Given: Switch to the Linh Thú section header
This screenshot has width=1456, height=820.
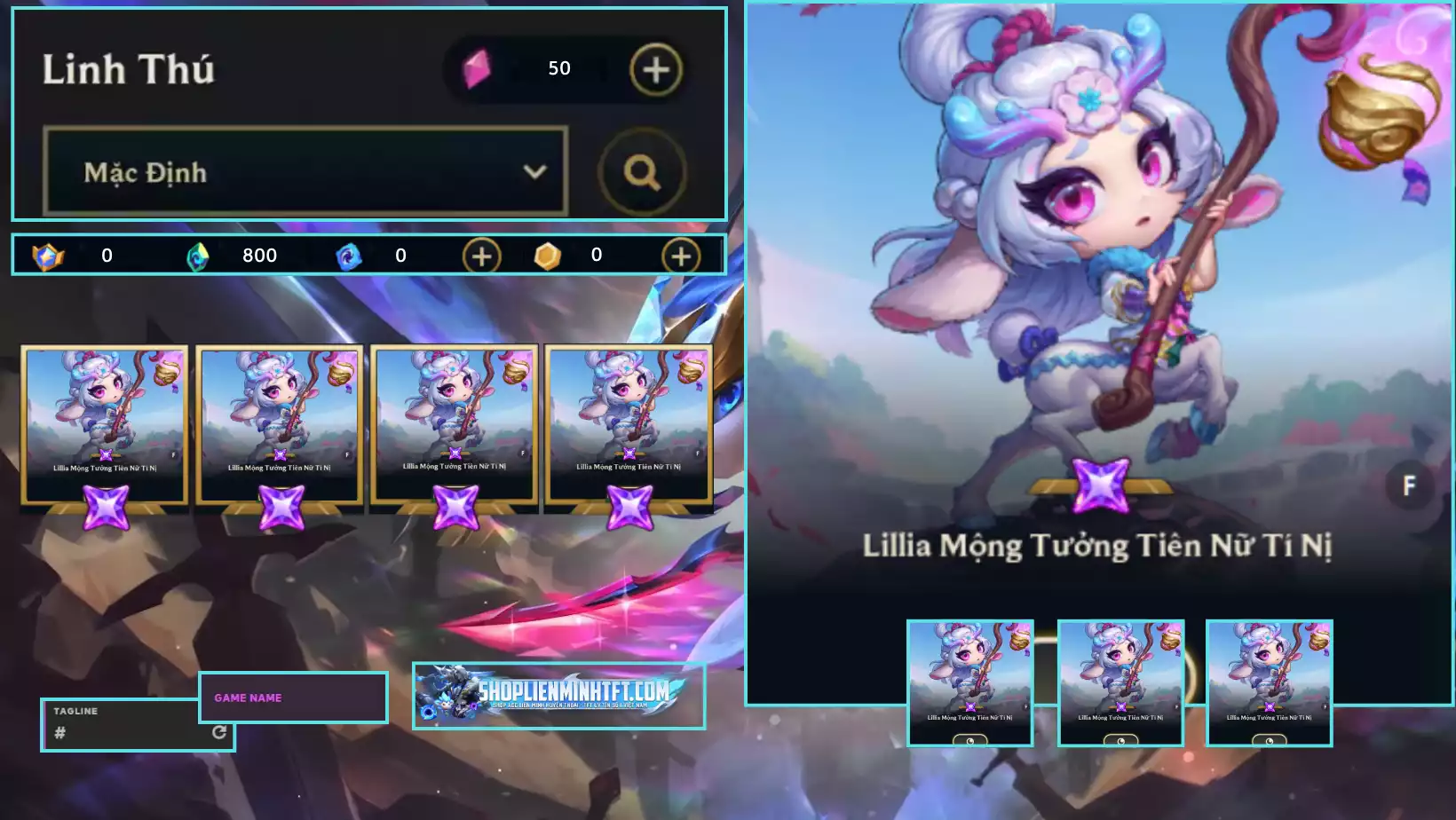Looking at the screenshot, I should (130, 69).
